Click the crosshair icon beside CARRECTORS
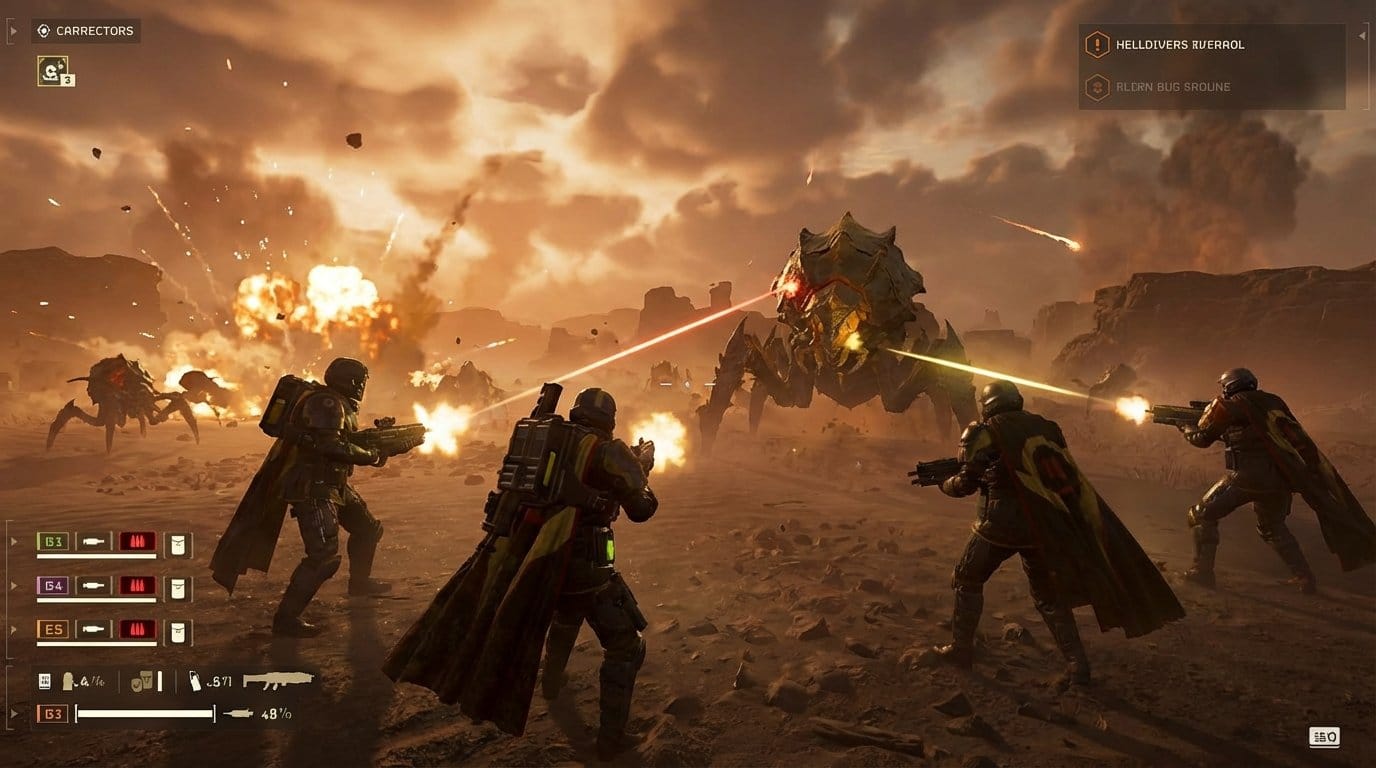1376x768 pixels. click(x=42, y=30)
